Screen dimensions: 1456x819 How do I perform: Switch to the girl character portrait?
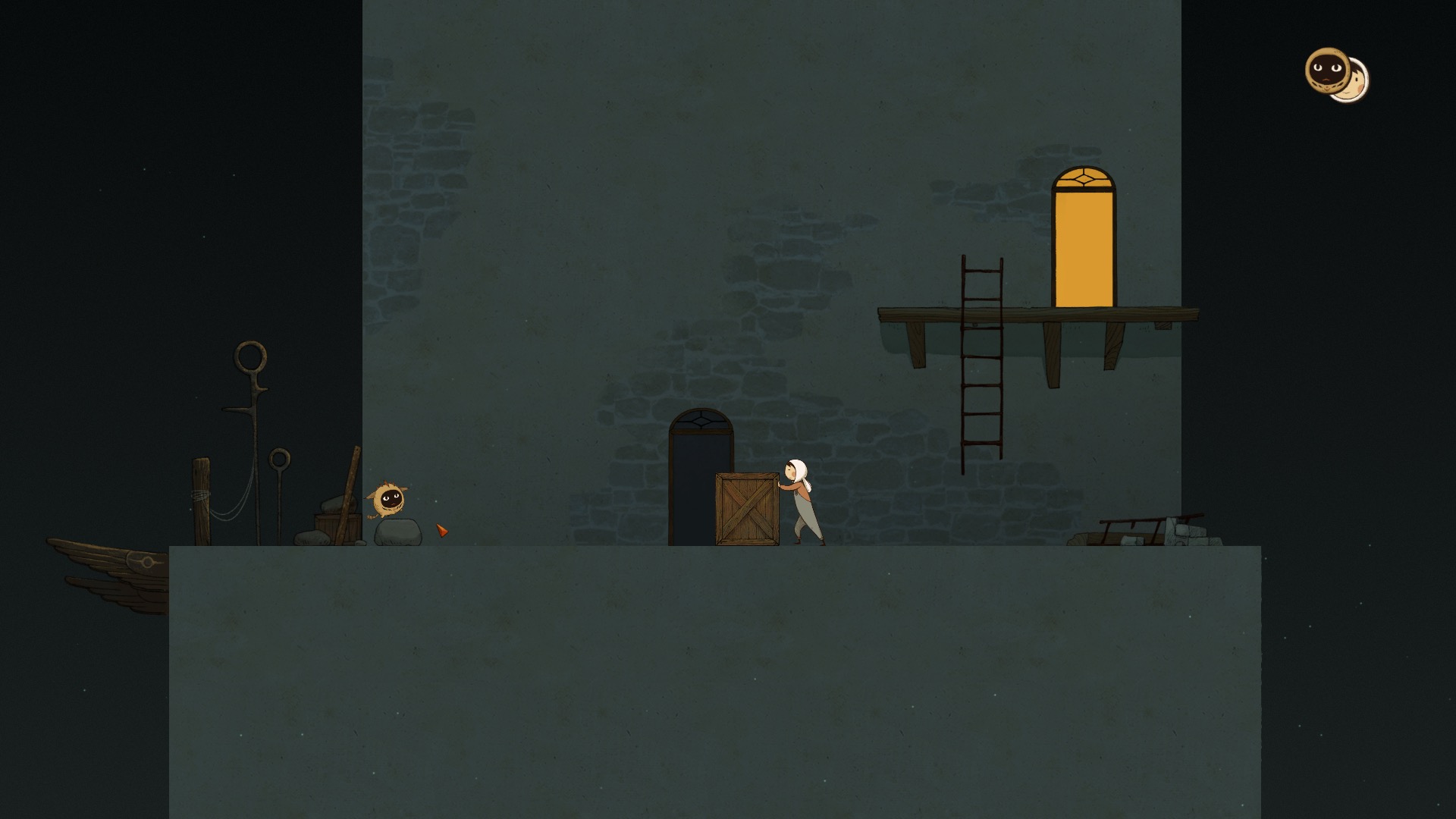point(1358,84)
